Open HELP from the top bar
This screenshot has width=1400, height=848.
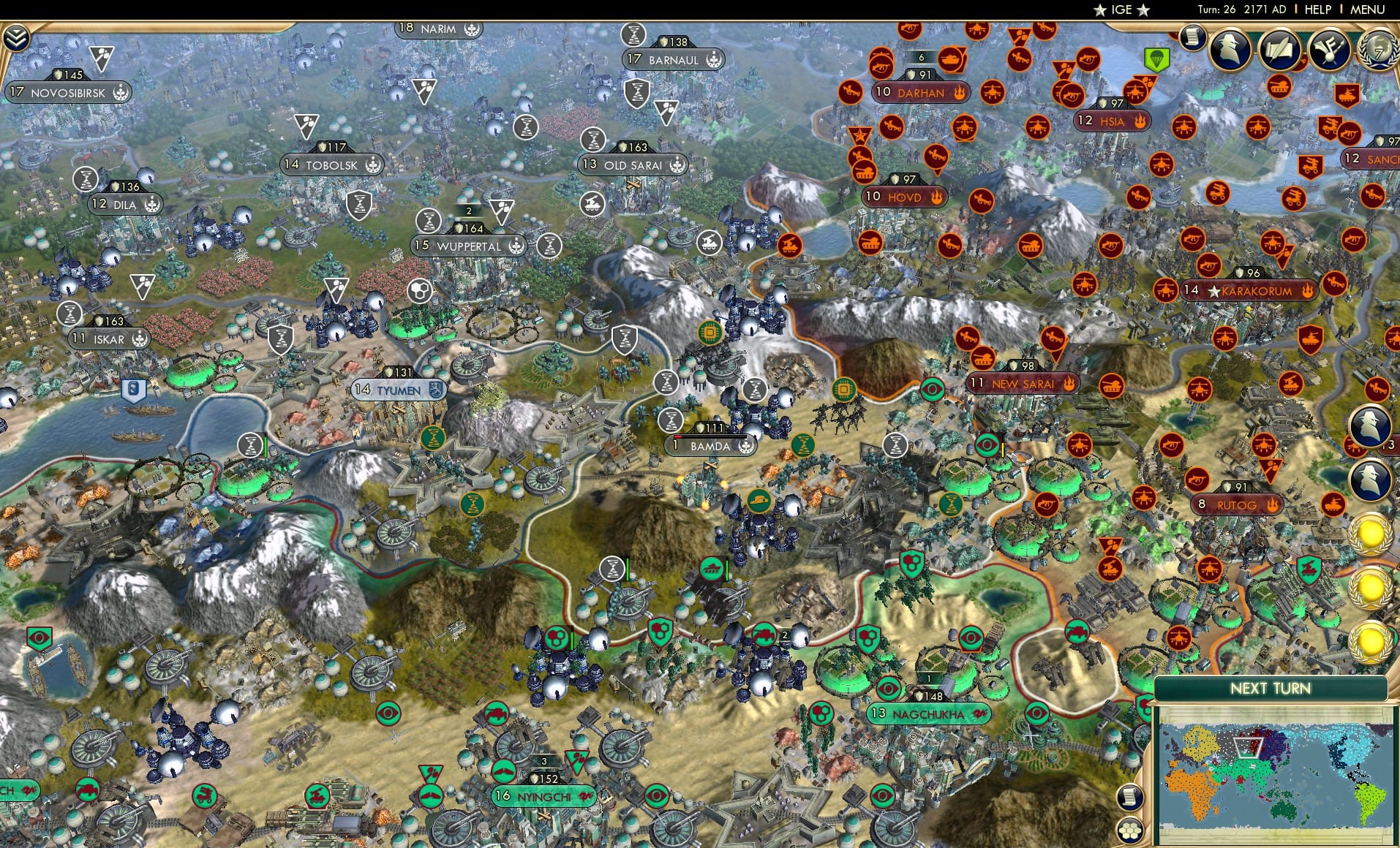click(1317, 10)
